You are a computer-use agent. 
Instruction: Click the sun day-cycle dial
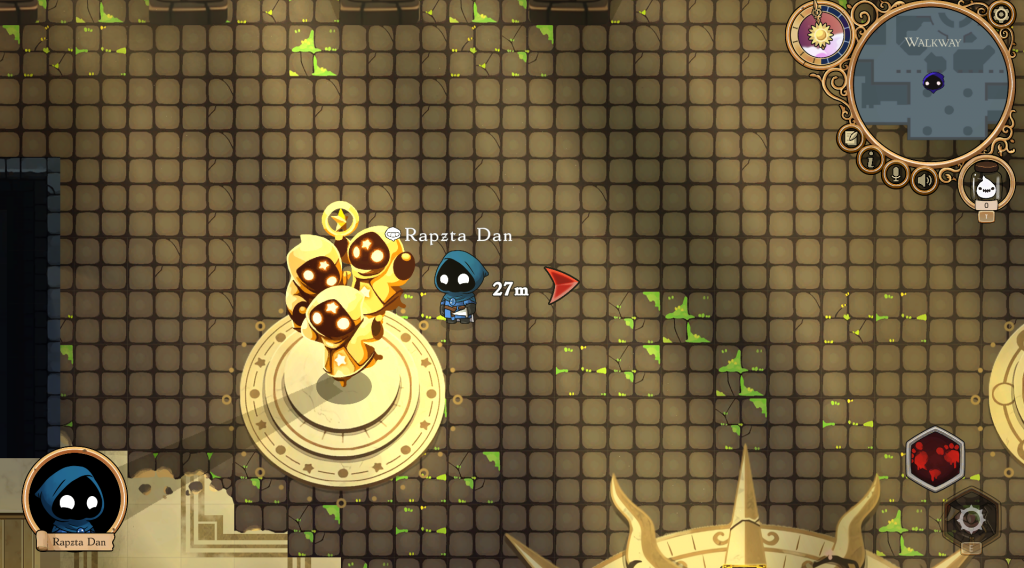pos(820,34)
